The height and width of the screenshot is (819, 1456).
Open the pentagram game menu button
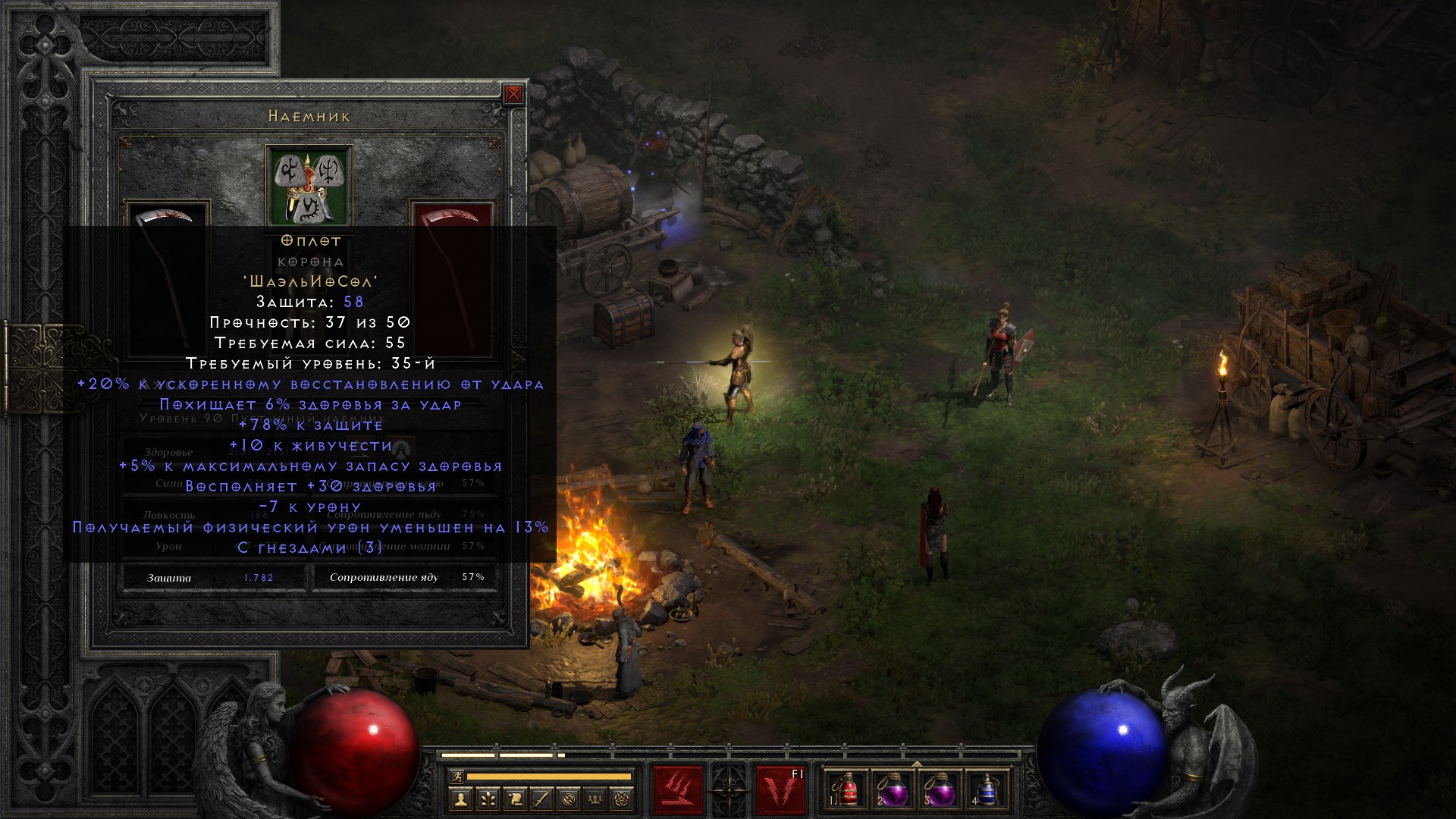coord(623,799)
